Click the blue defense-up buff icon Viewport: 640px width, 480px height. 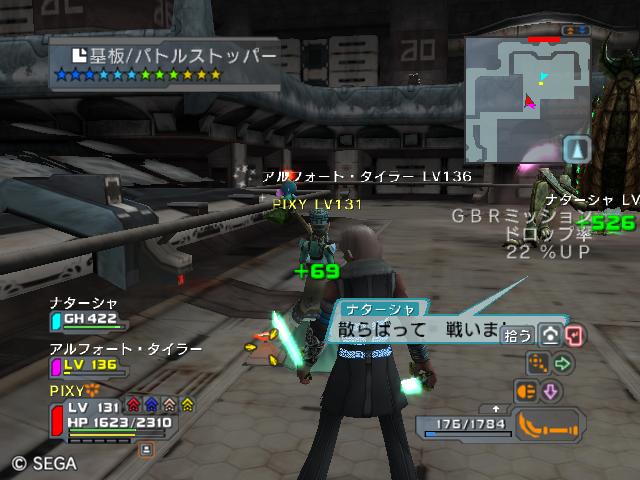[152, 405]
